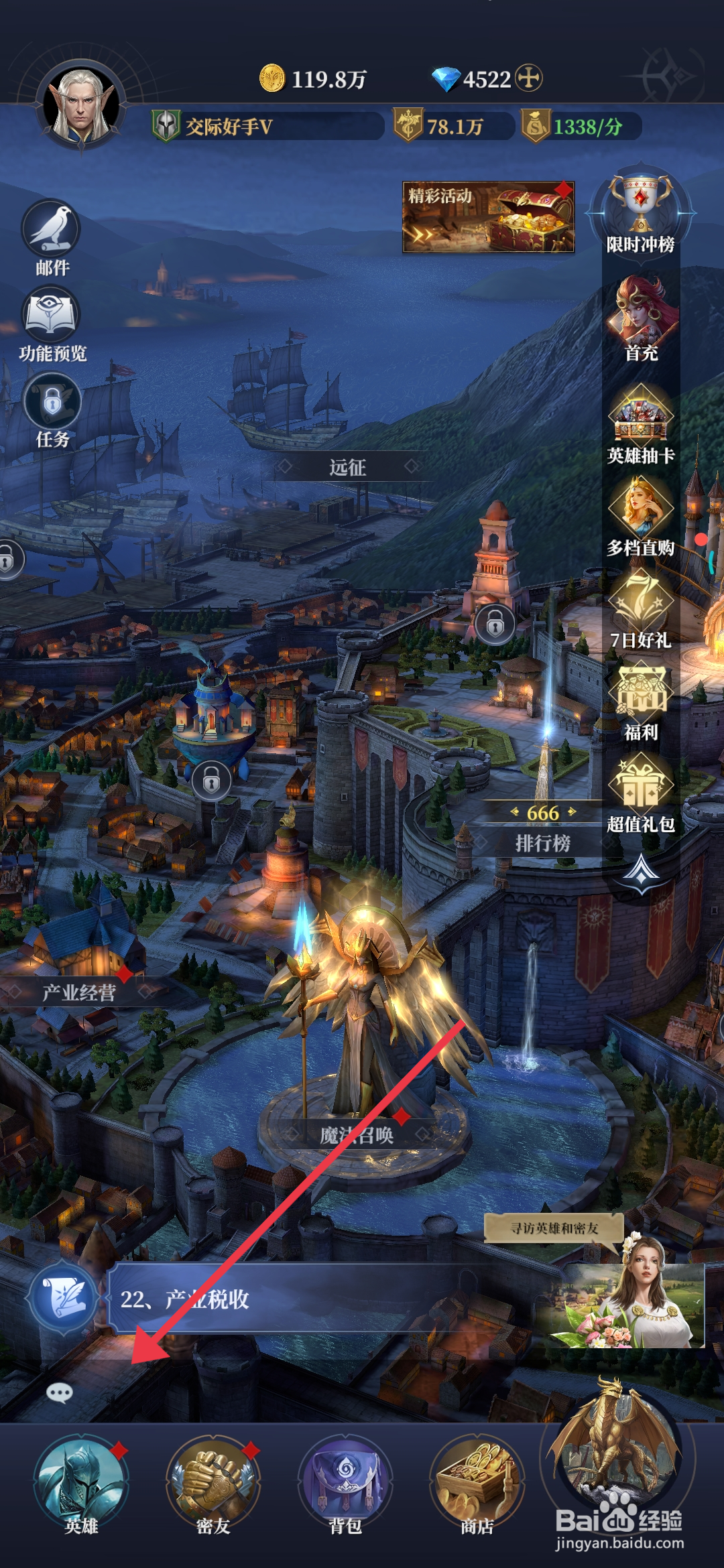Viewport: 724px width, 1568px height.
Task: Collapse the right-side activity icon list
Action: [x=642, y=872]
